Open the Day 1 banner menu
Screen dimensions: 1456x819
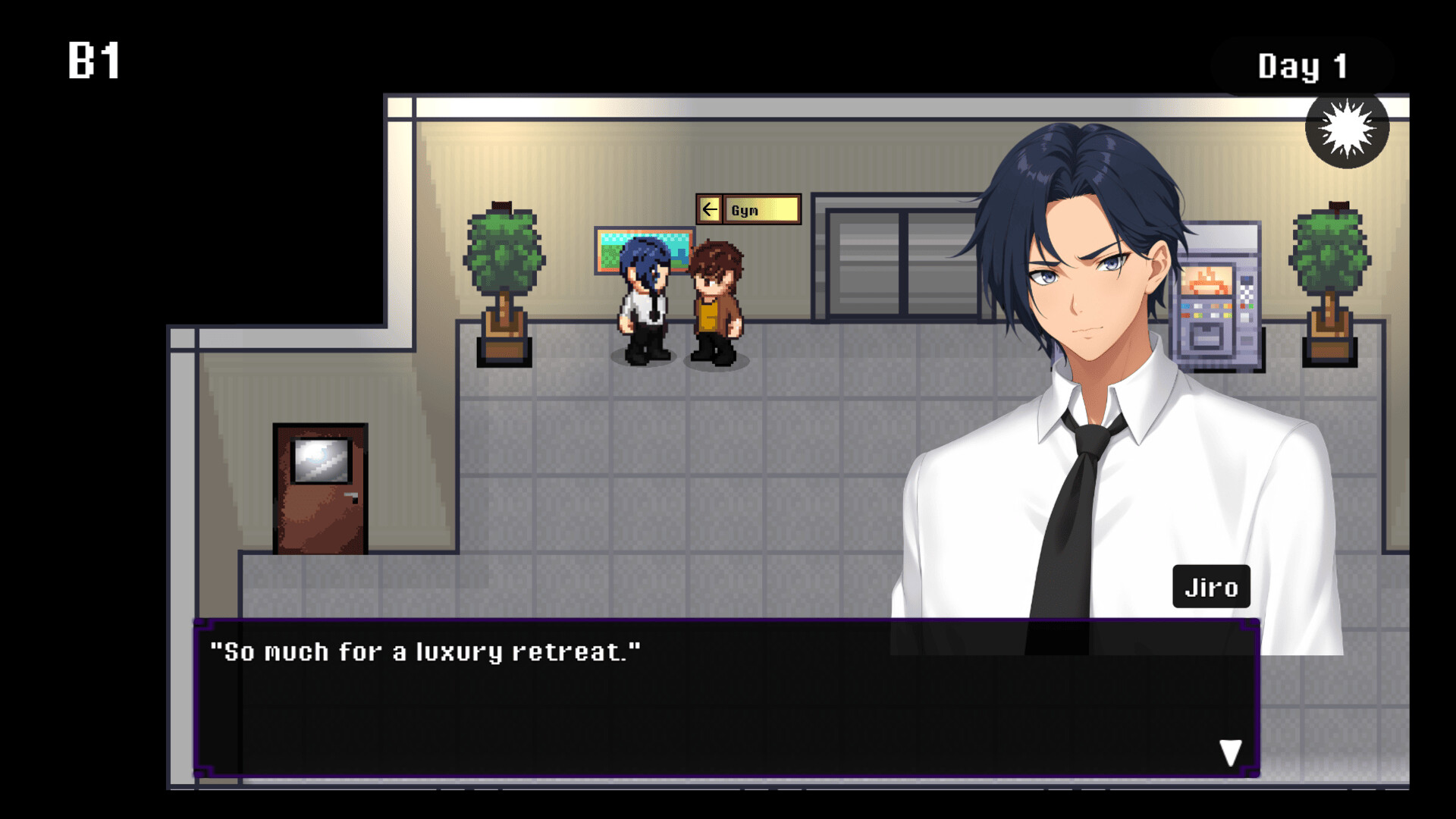1302,66
